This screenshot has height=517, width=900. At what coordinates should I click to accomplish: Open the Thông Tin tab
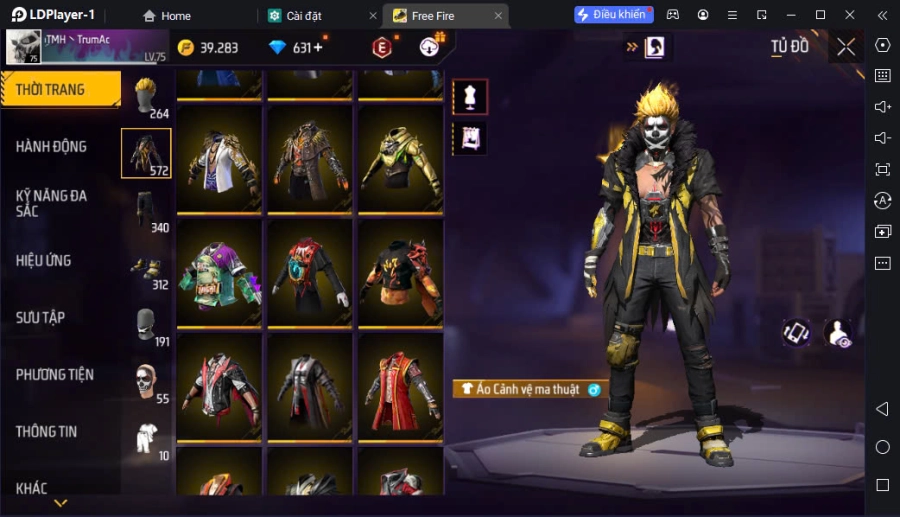pos(47,432)
